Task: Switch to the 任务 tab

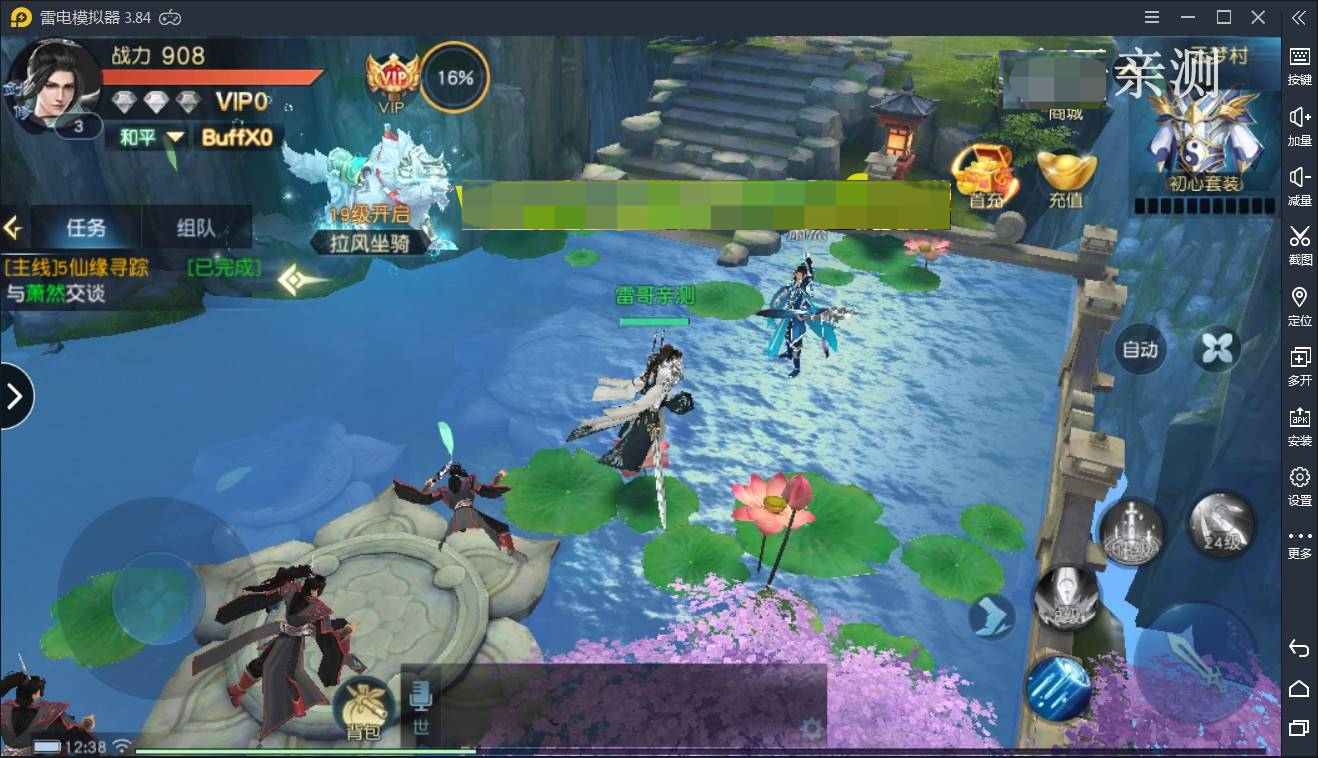Action: pyautogui.click(x=86, y=228)
